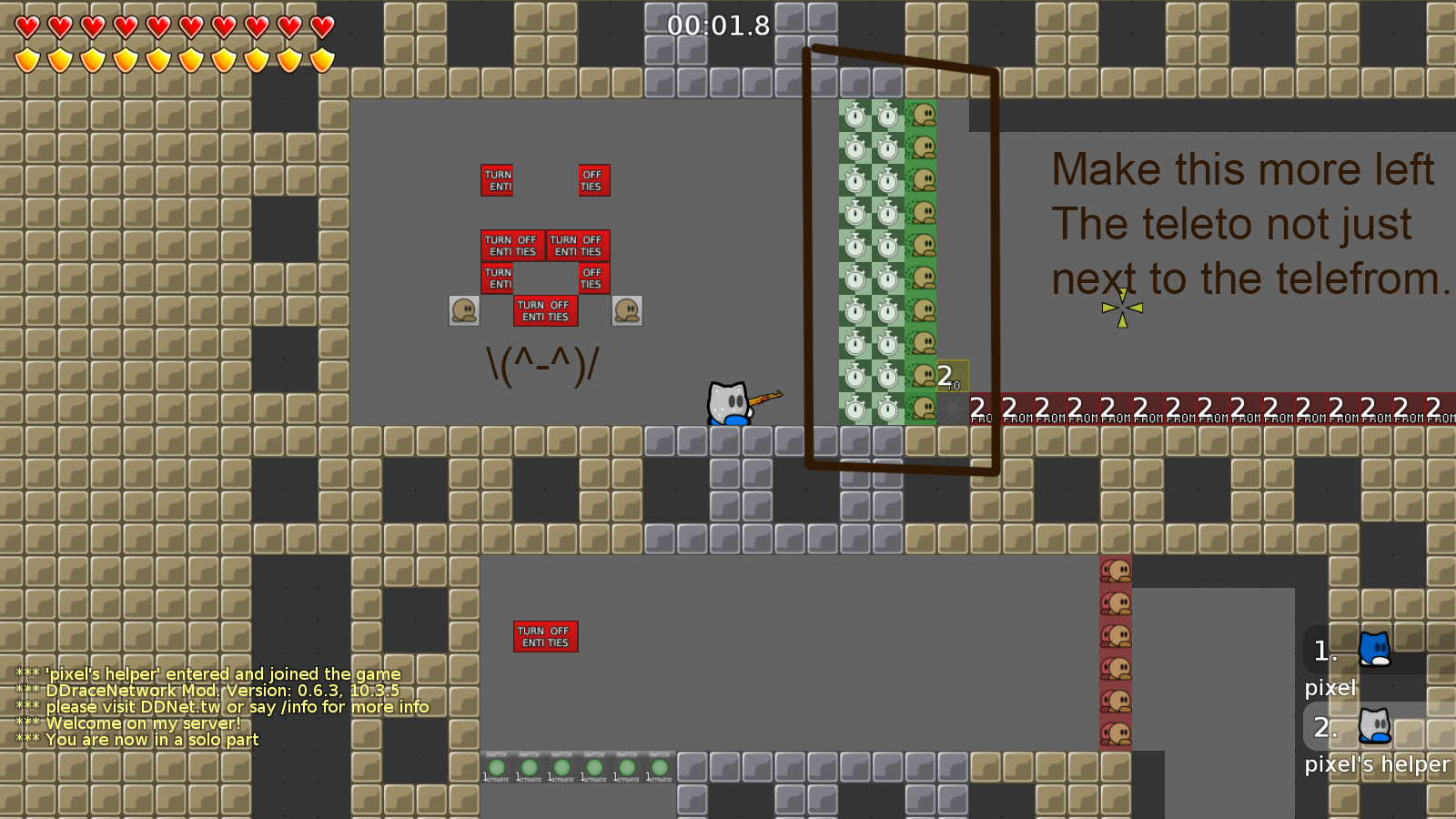Click the tee character holding the rifle
This screenshot has height=819, width=1456.
coord(726,403)
